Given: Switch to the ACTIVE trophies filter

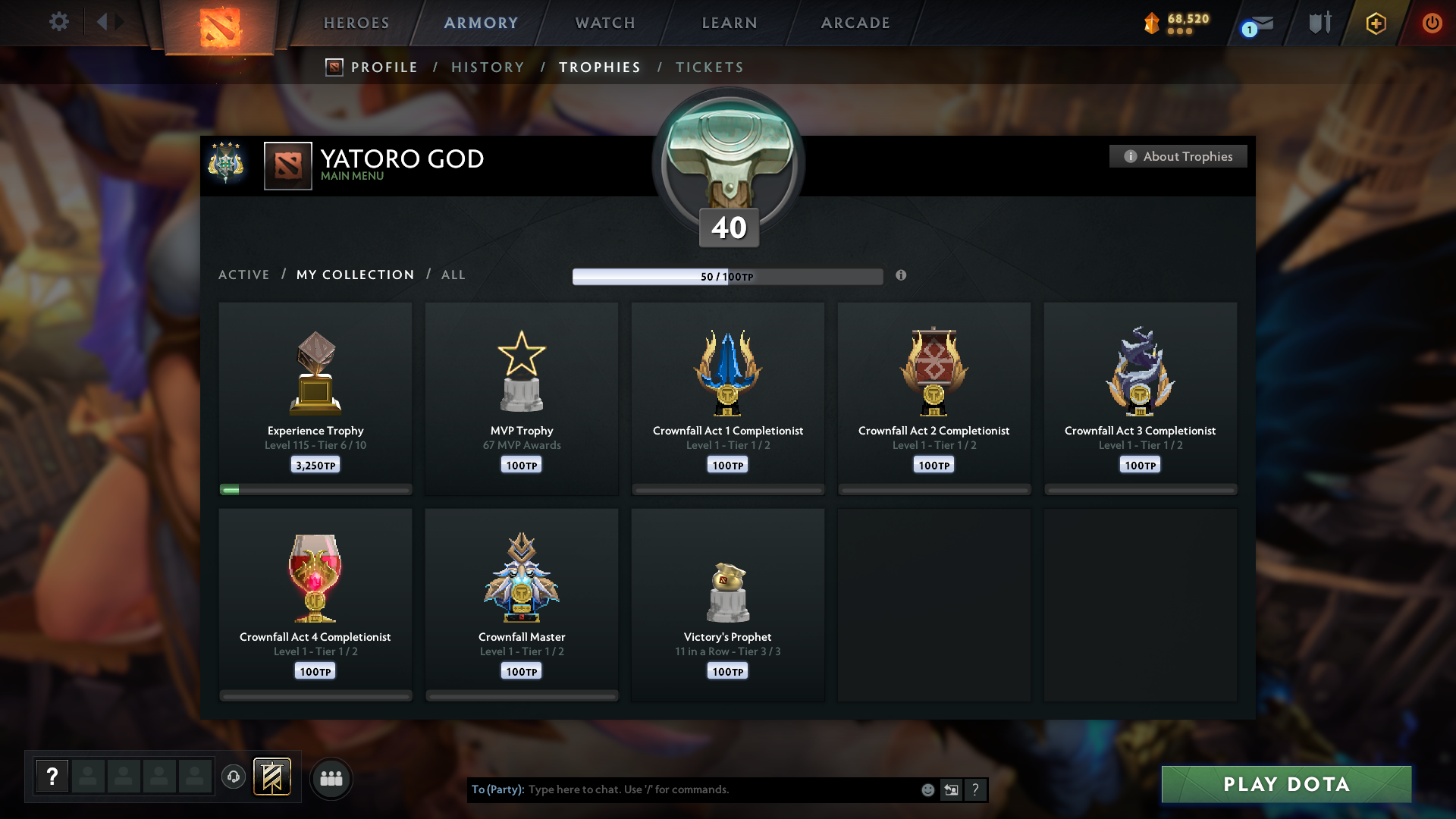Looking at the screenshot, I should click(x=244, y=275).
